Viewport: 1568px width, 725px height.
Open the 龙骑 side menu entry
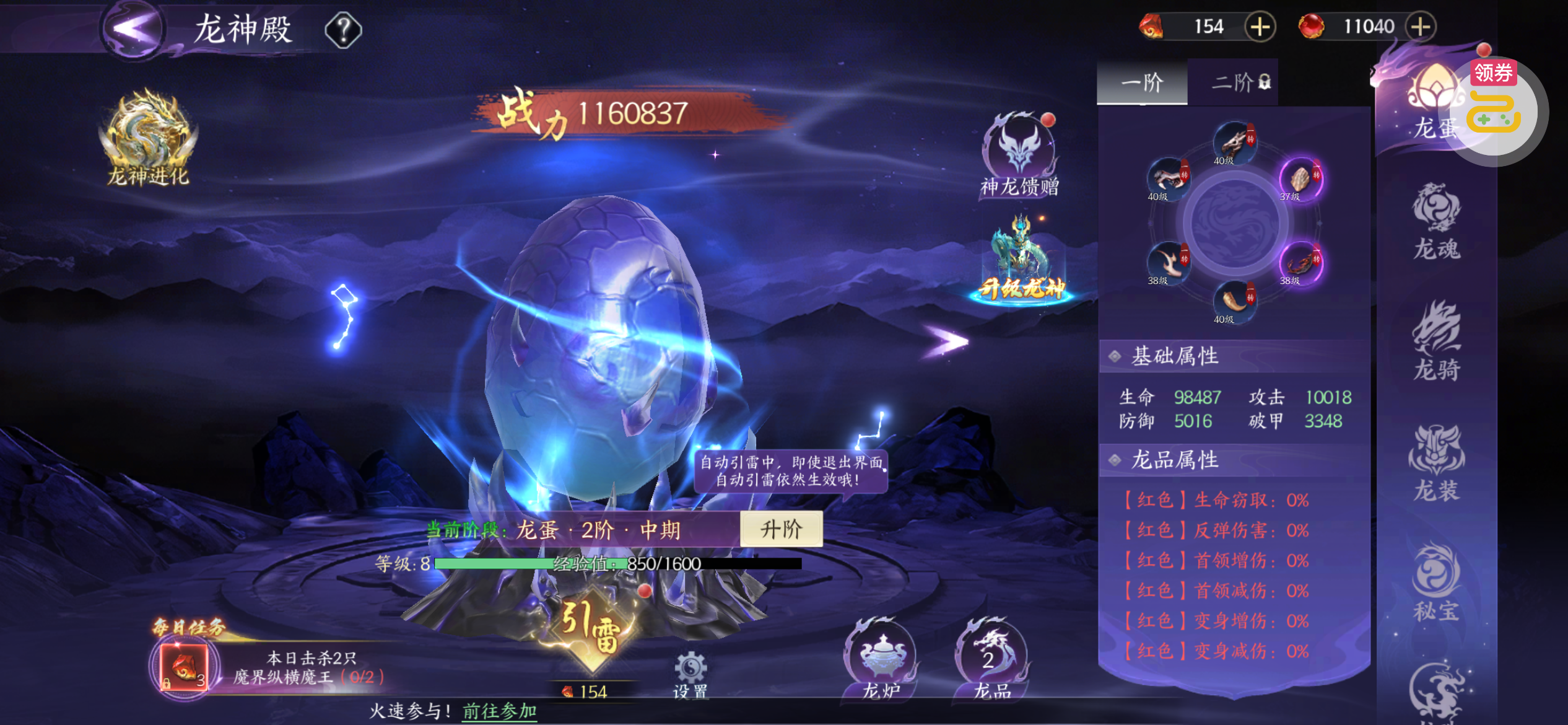coord(1437,342)
